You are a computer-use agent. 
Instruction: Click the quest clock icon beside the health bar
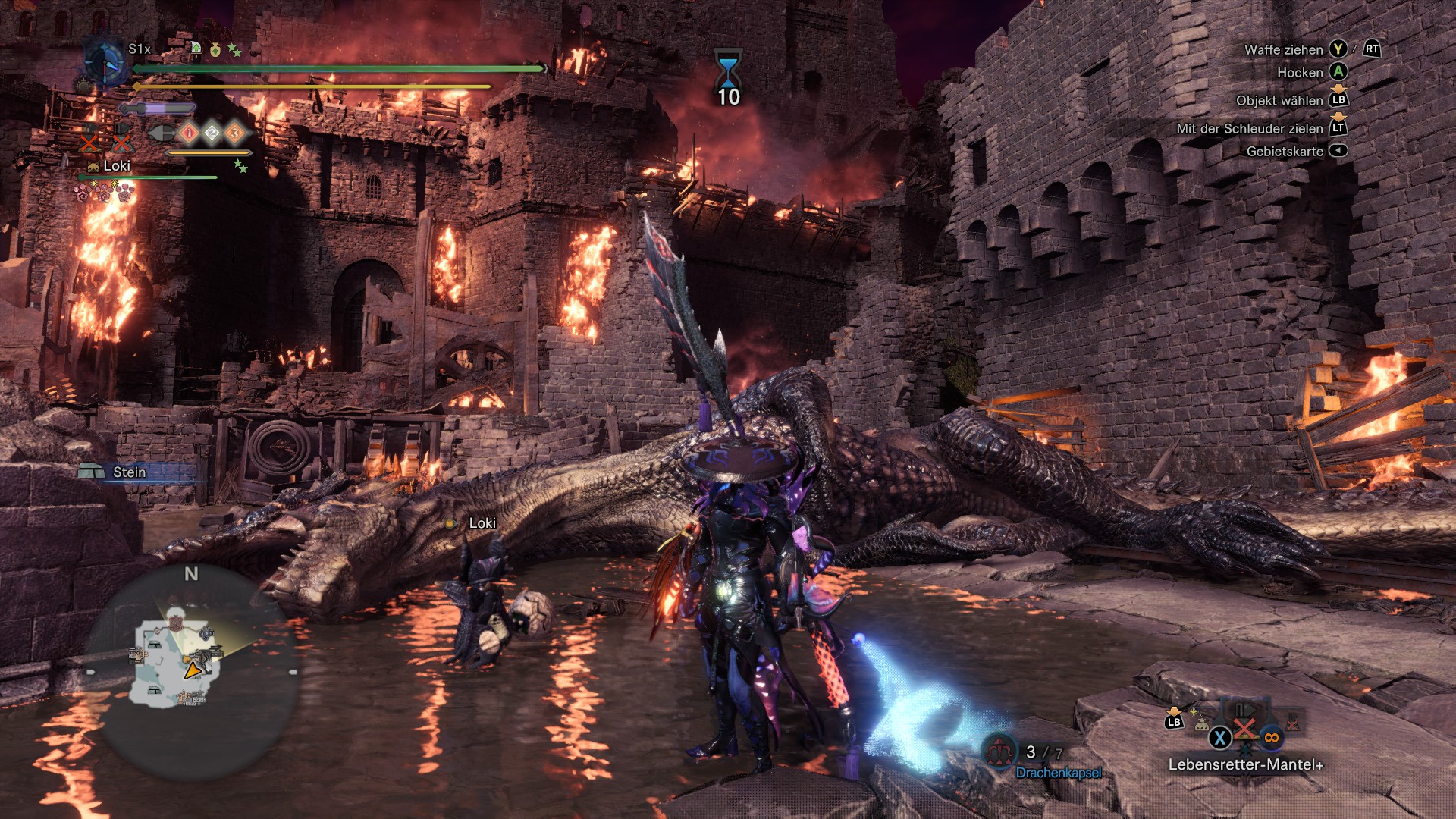[x=103, y=61]
